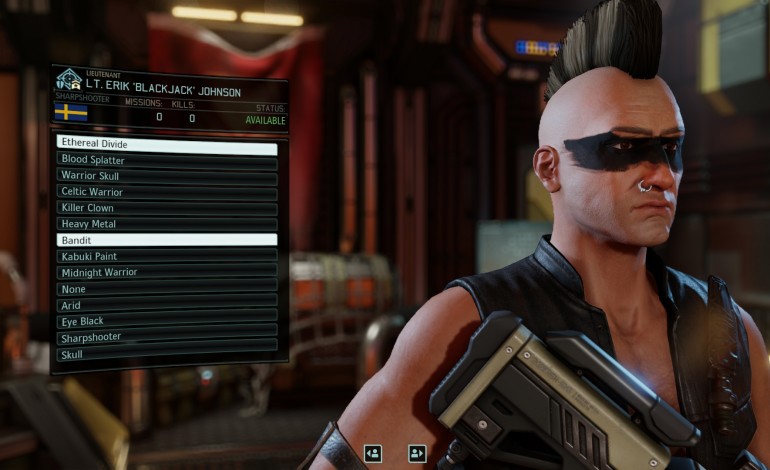Apply the Warrior Skull face paint
Image resolution: width=770 pixels, height=470 pixels.
click(167, 176)
